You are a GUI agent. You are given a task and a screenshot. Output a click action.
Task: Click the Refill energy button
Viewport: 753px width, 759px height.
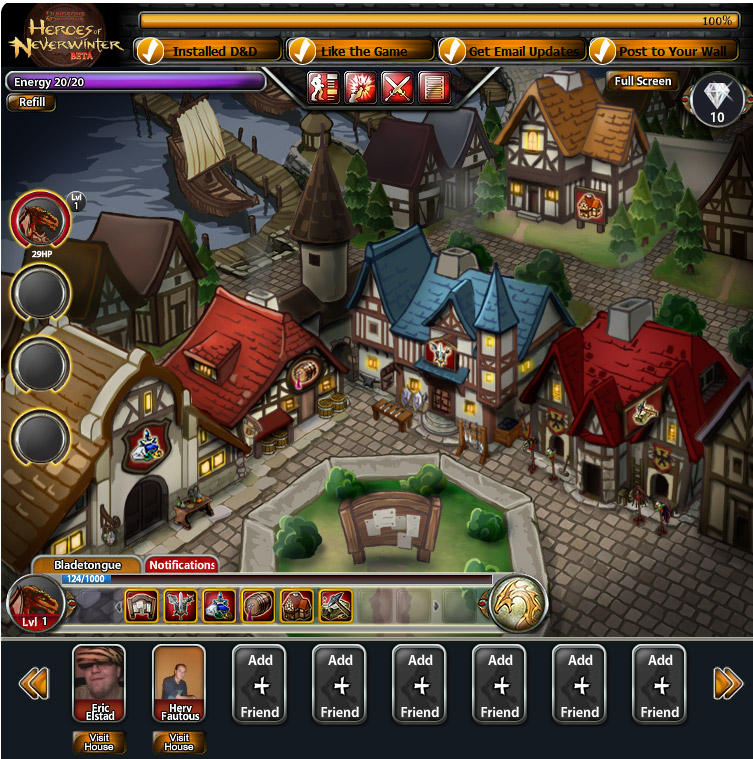coord(32,102)
